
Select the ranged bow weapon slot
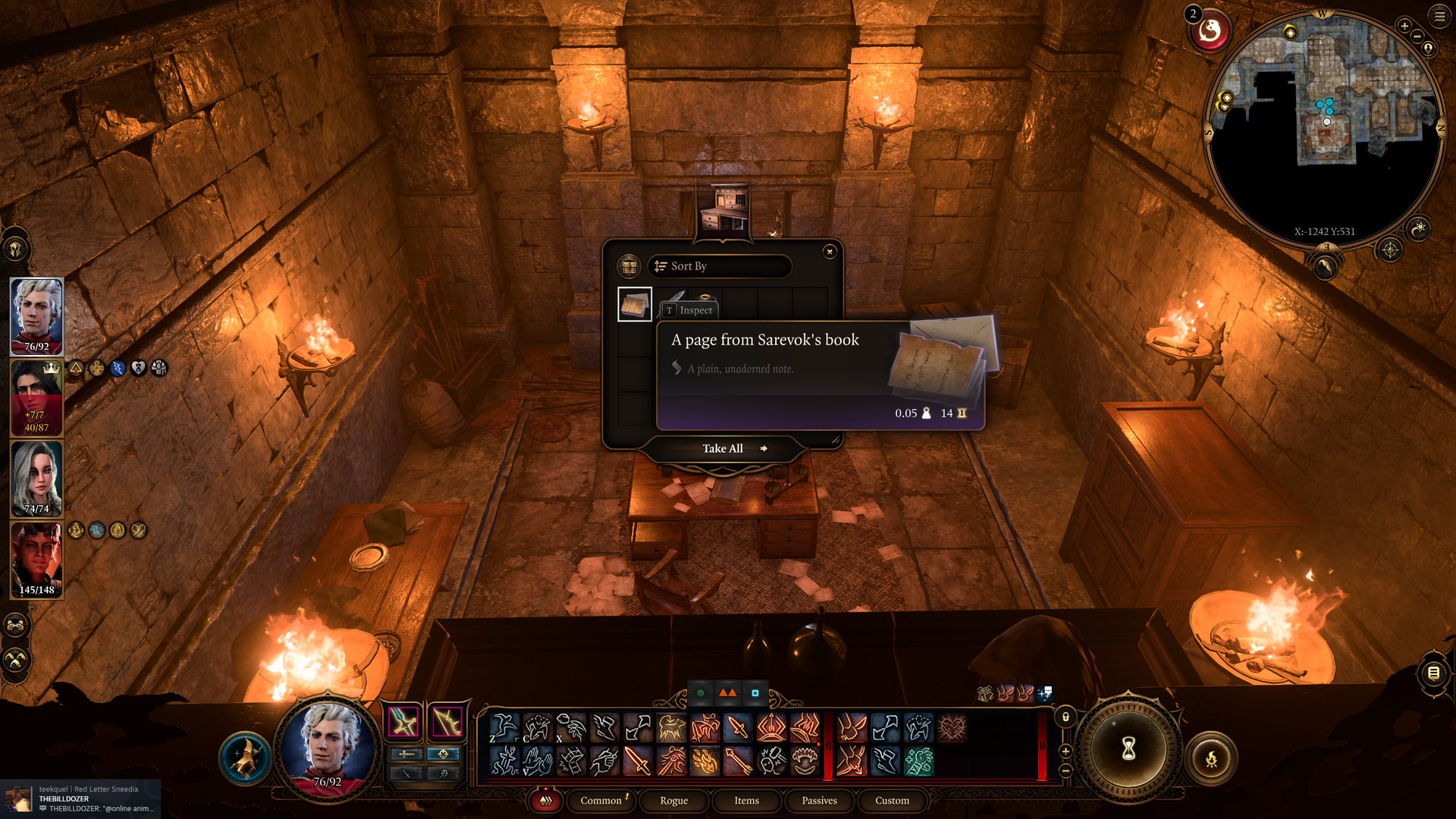(x=446, y=722)
